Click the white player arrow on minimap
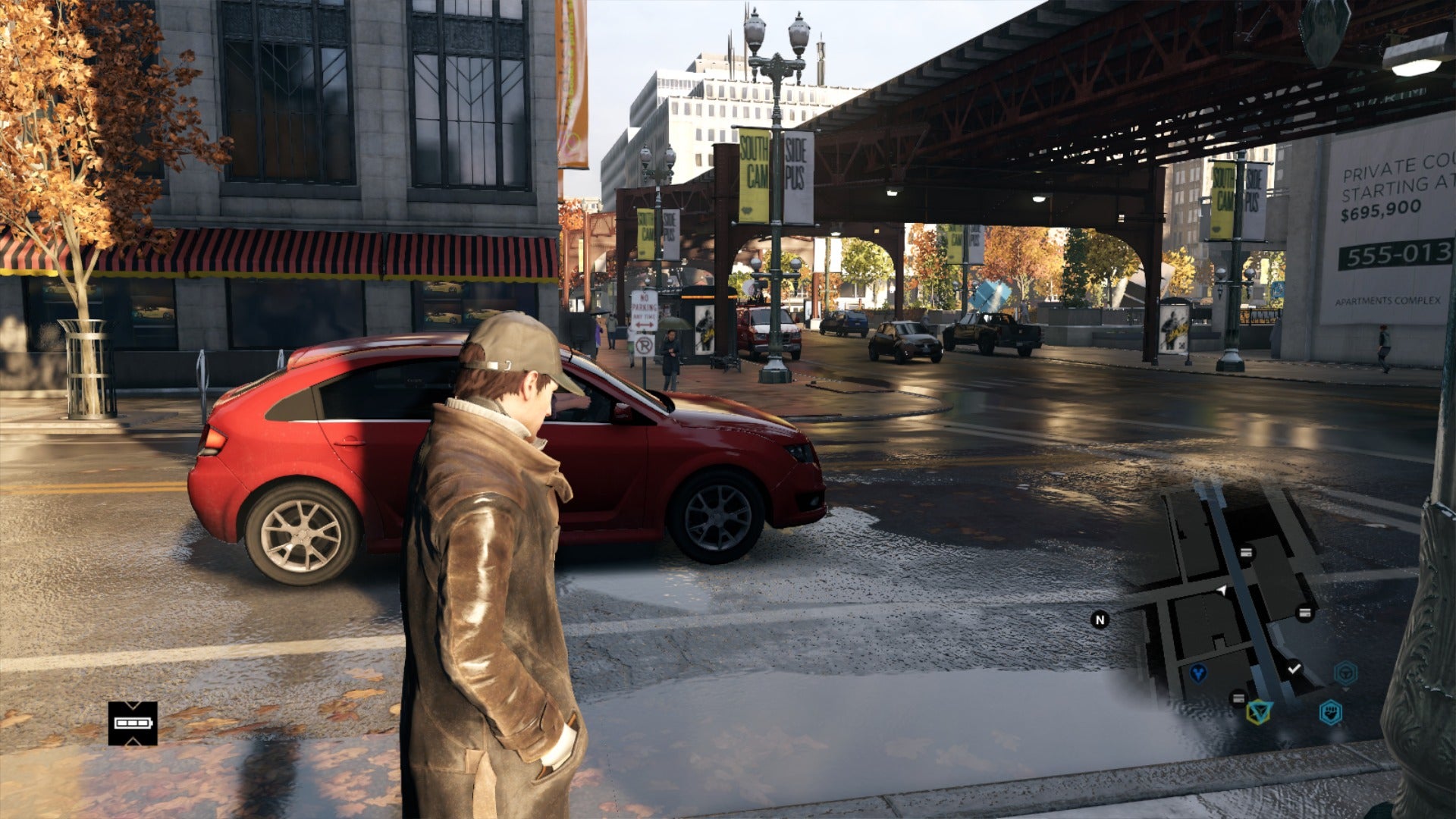This screenshot has height=819, width=1456. (x=1222, y=590)
